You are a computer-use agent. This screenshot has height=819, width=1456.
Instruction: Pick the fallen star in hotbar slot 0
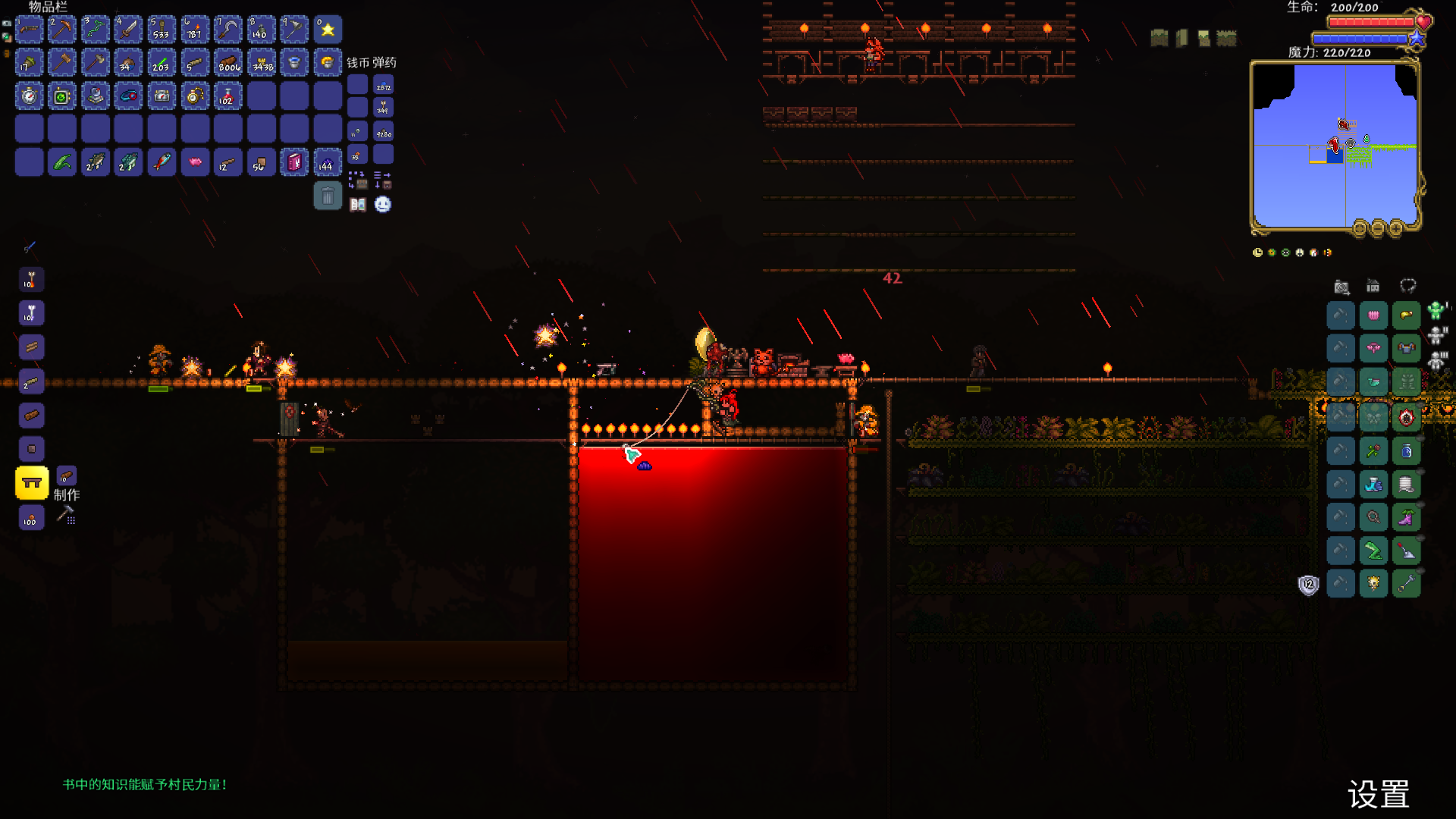tap(328, 30)
